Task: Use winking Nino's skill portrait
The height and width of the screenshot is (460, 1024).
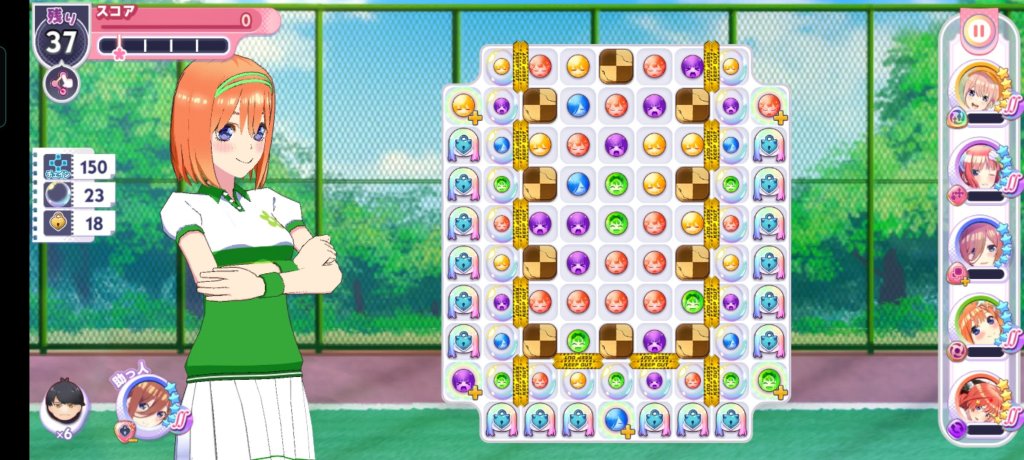Action: [977, 168]
